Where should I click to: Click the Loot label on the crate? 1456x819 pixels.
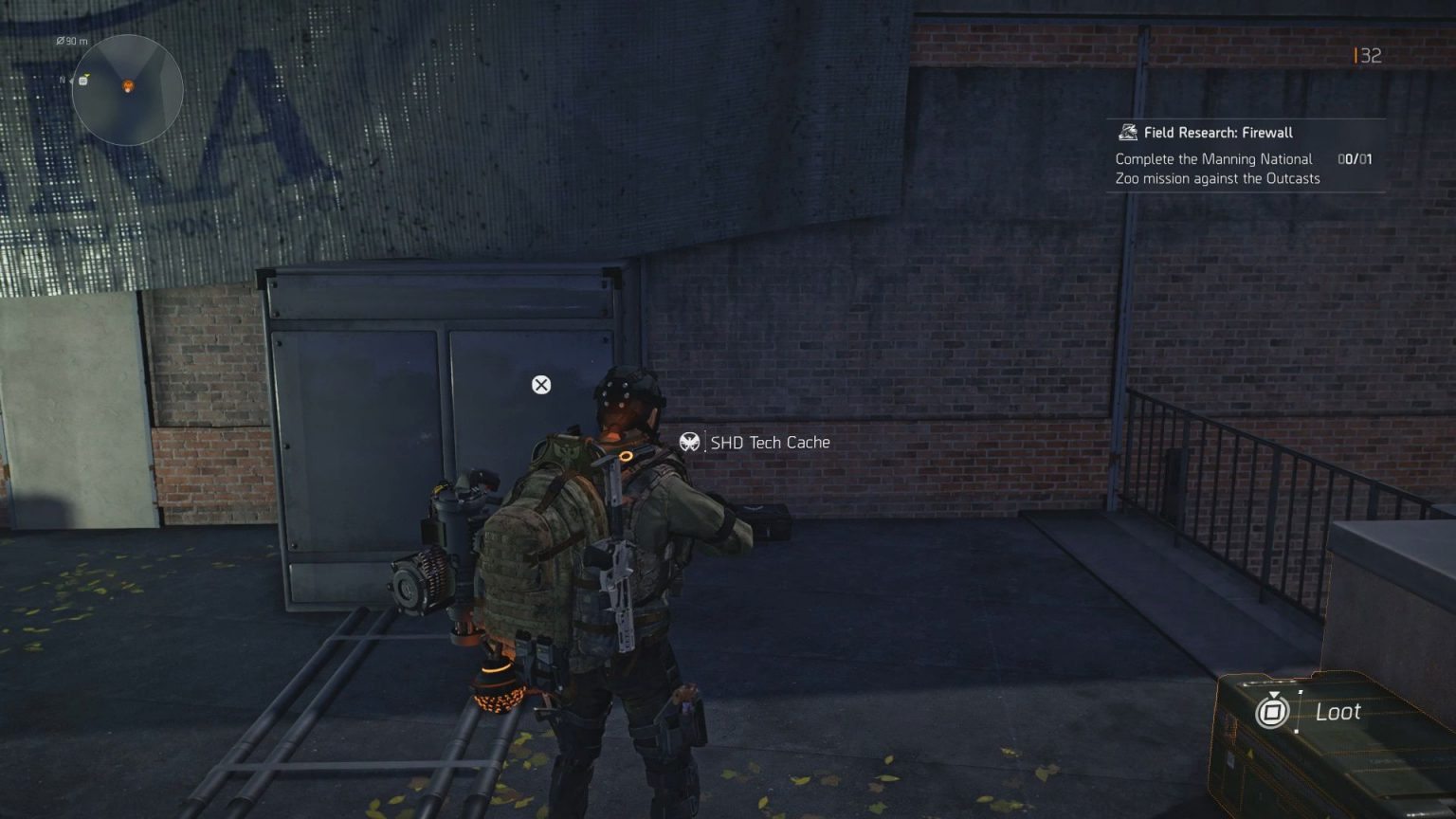[1339, 712]
